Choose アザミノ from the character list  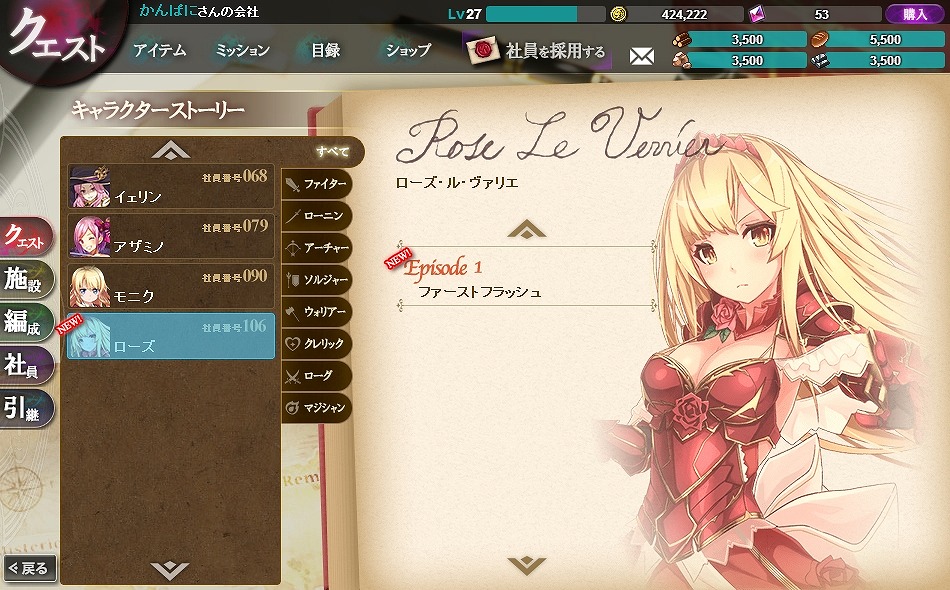[x=170, y=236]
